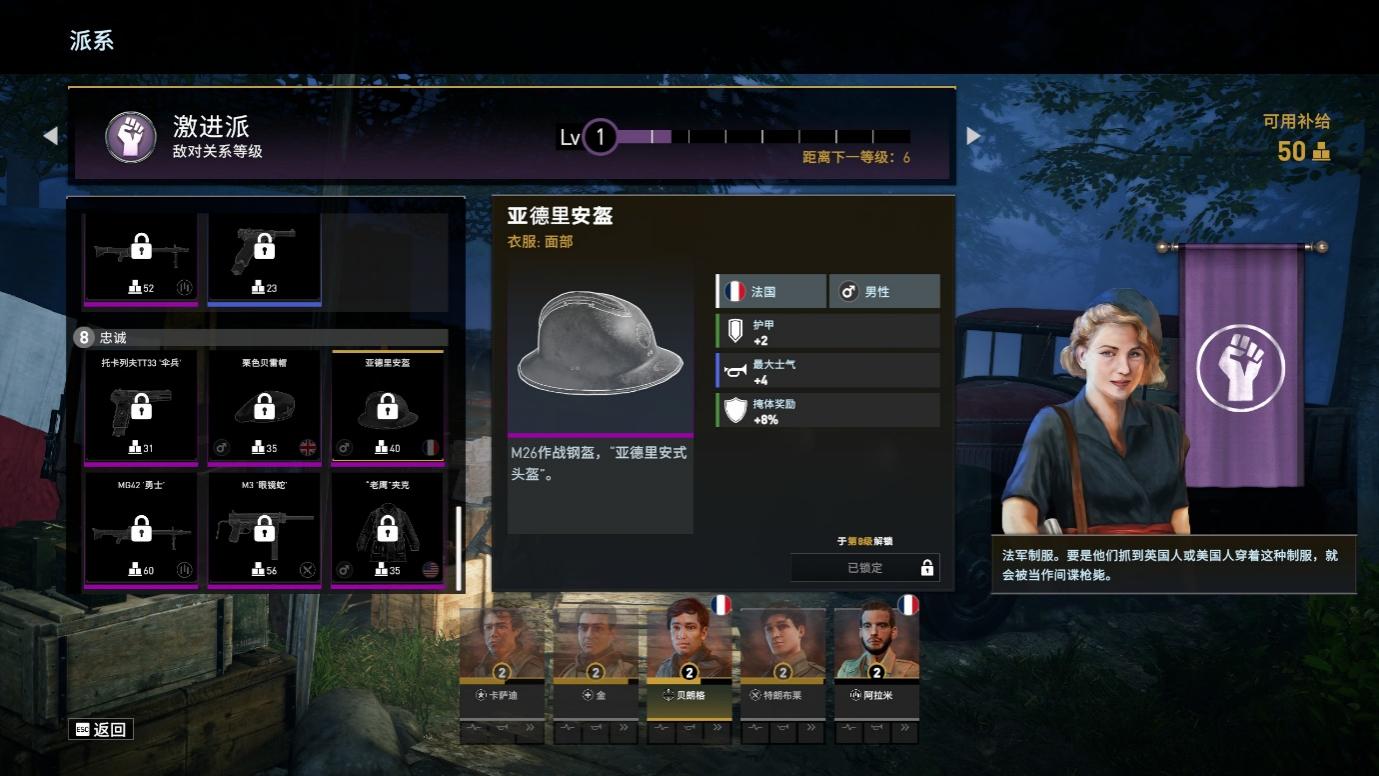Select the 栗色贝雷帽 beret item
Image resolution: width=1379 pixels, height=776 pixels.
click(264, 407)
